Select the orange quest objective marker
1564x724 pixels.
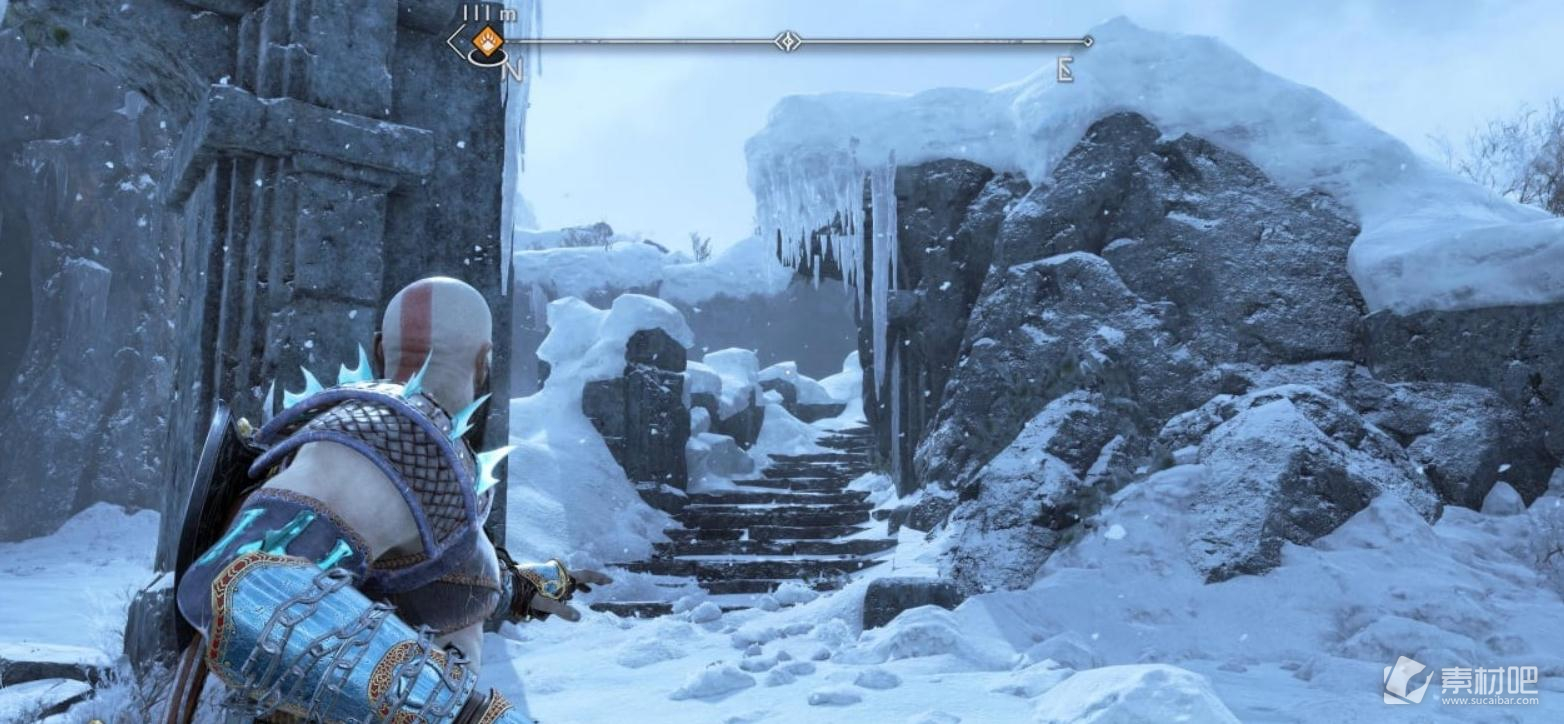click(x=487, y=42)
